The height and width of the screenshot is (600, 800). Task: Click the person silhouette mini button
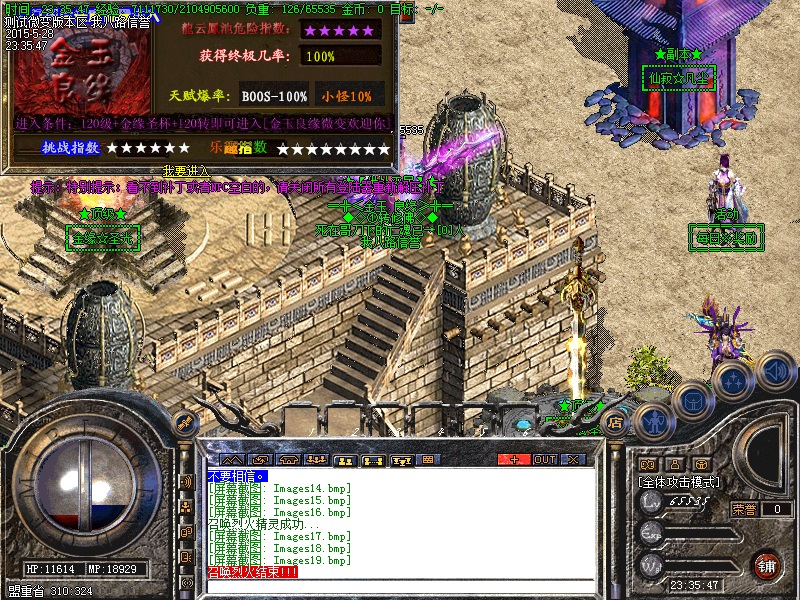point(675,464)
